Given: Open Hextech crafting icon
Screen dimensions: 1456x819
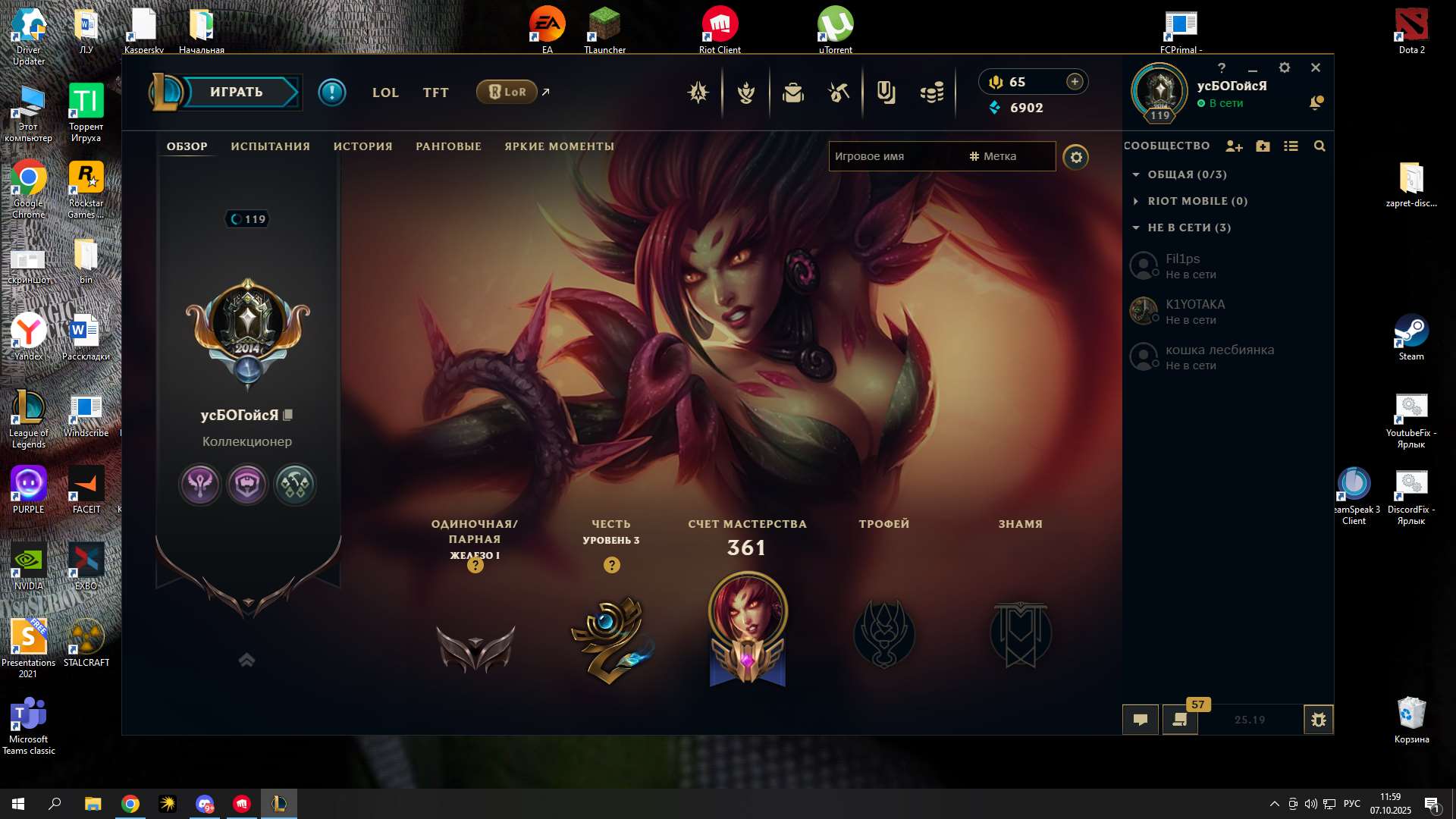Looking at the screenshot, I should (x=838, y=92).
